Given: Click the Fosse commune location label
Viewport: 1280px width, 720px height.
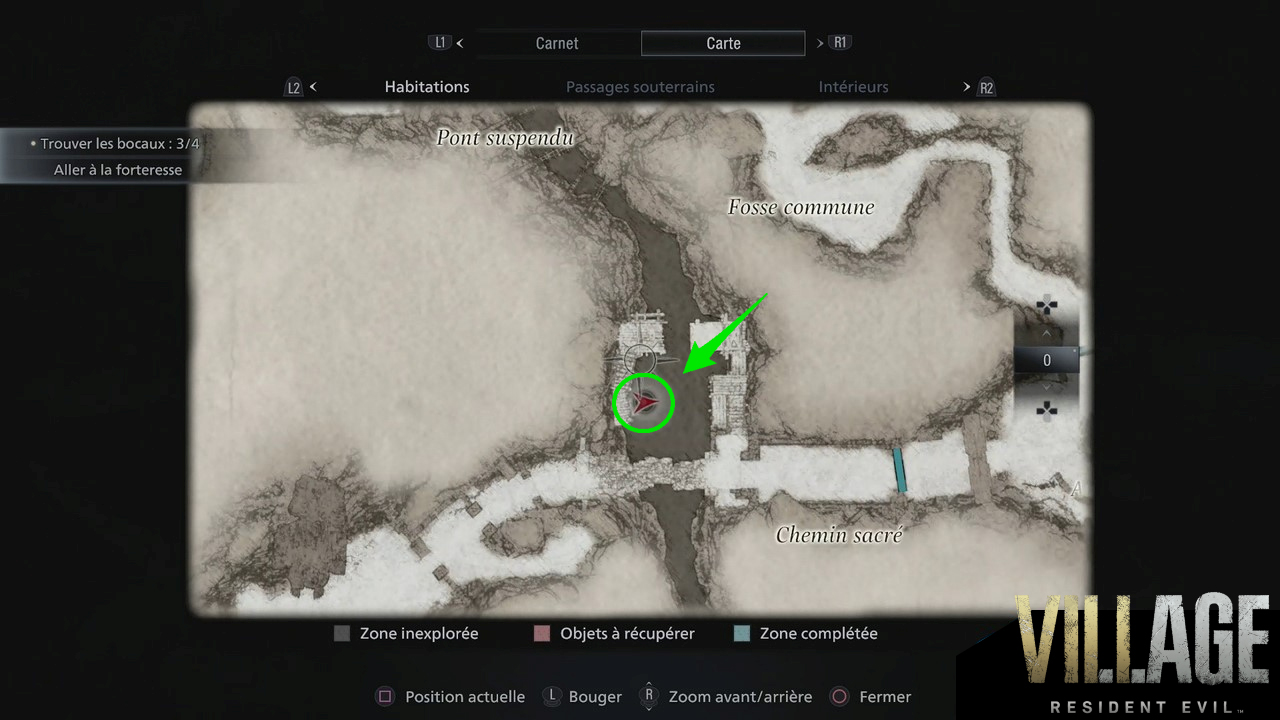Looking at the screenshot, I should [x=801, y=207].
